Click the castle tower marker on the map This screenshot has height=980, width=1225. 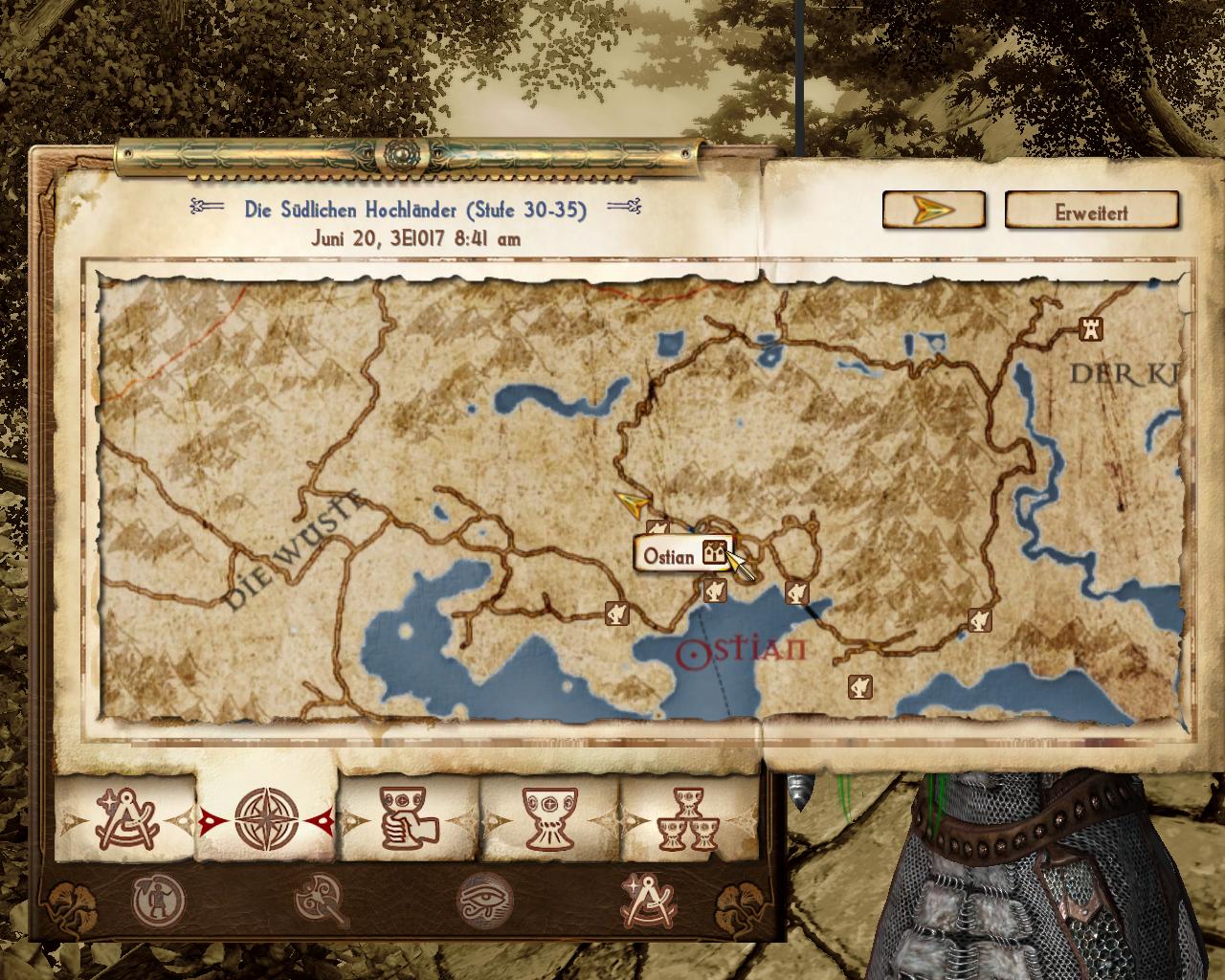[x=1091, y=328]
